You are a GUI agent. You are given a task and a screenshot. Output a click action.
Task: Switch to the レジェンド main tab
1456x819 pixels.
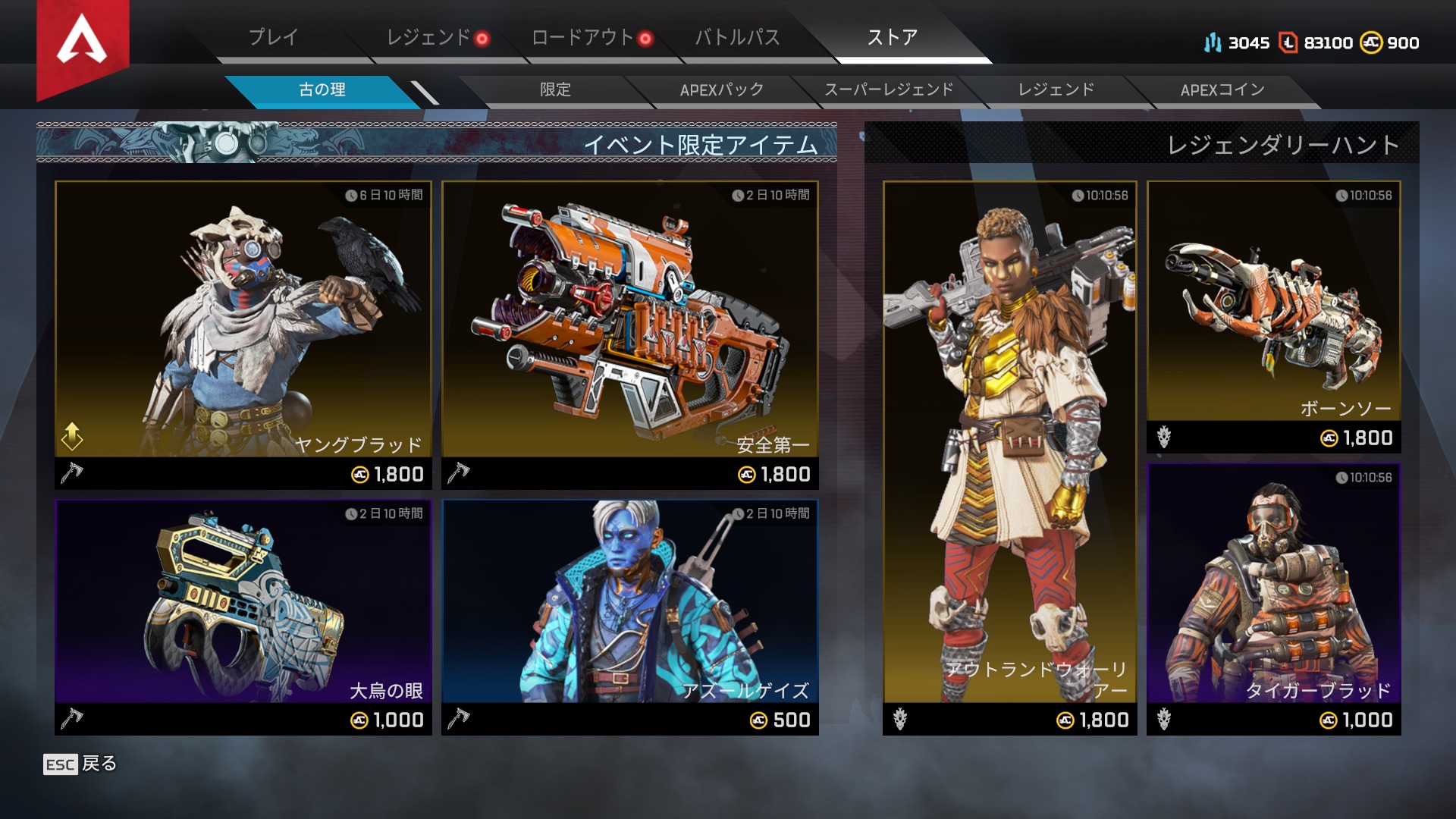click(x=430, y=37)
